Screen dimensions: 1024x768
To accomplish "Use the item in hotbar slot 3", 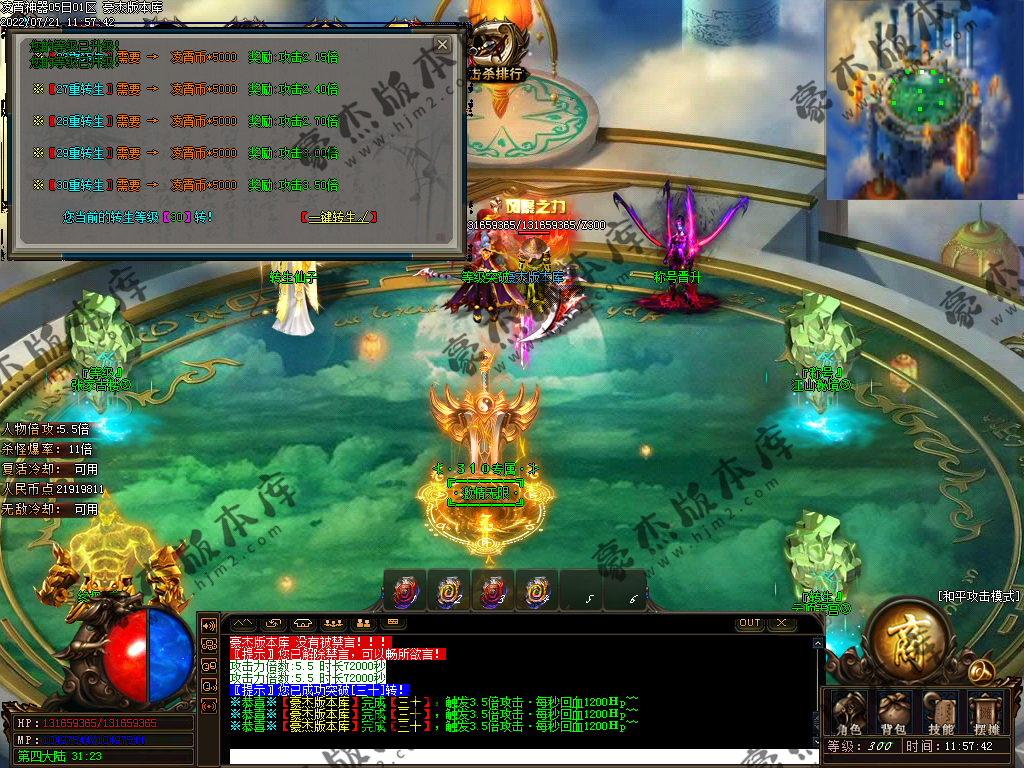I will click(x=492, y=591).
